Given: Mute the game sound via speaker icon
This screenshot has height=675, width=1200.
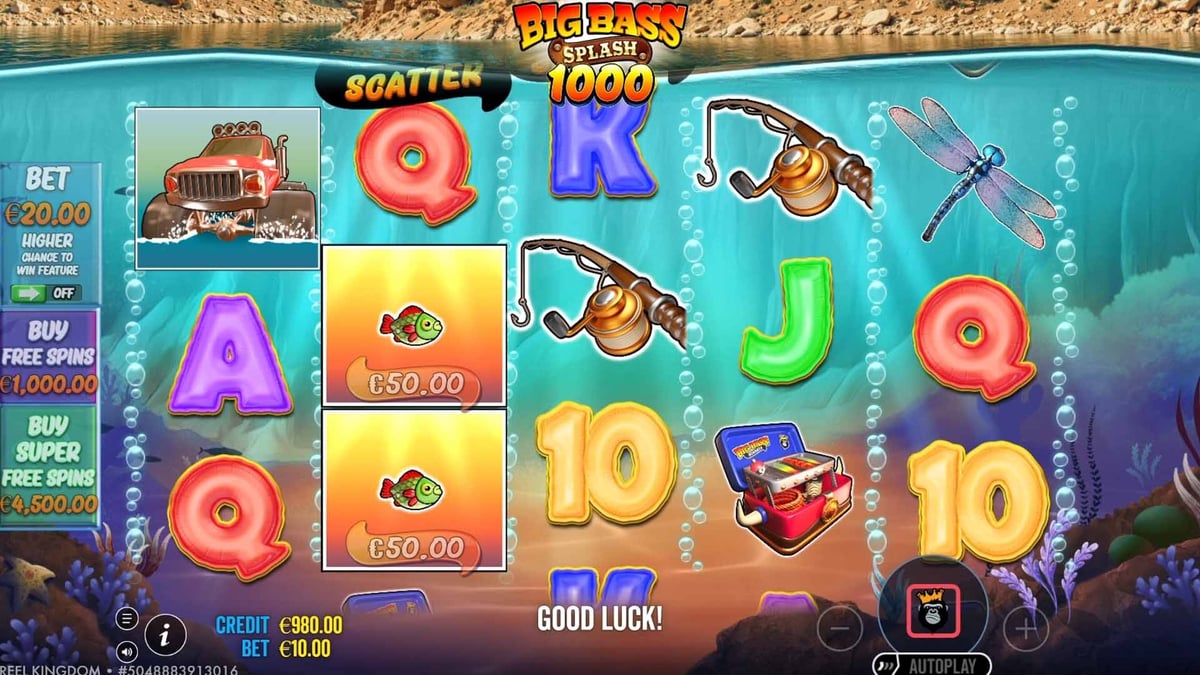Looking at the screenshot, I should click(x=127, y=650).
